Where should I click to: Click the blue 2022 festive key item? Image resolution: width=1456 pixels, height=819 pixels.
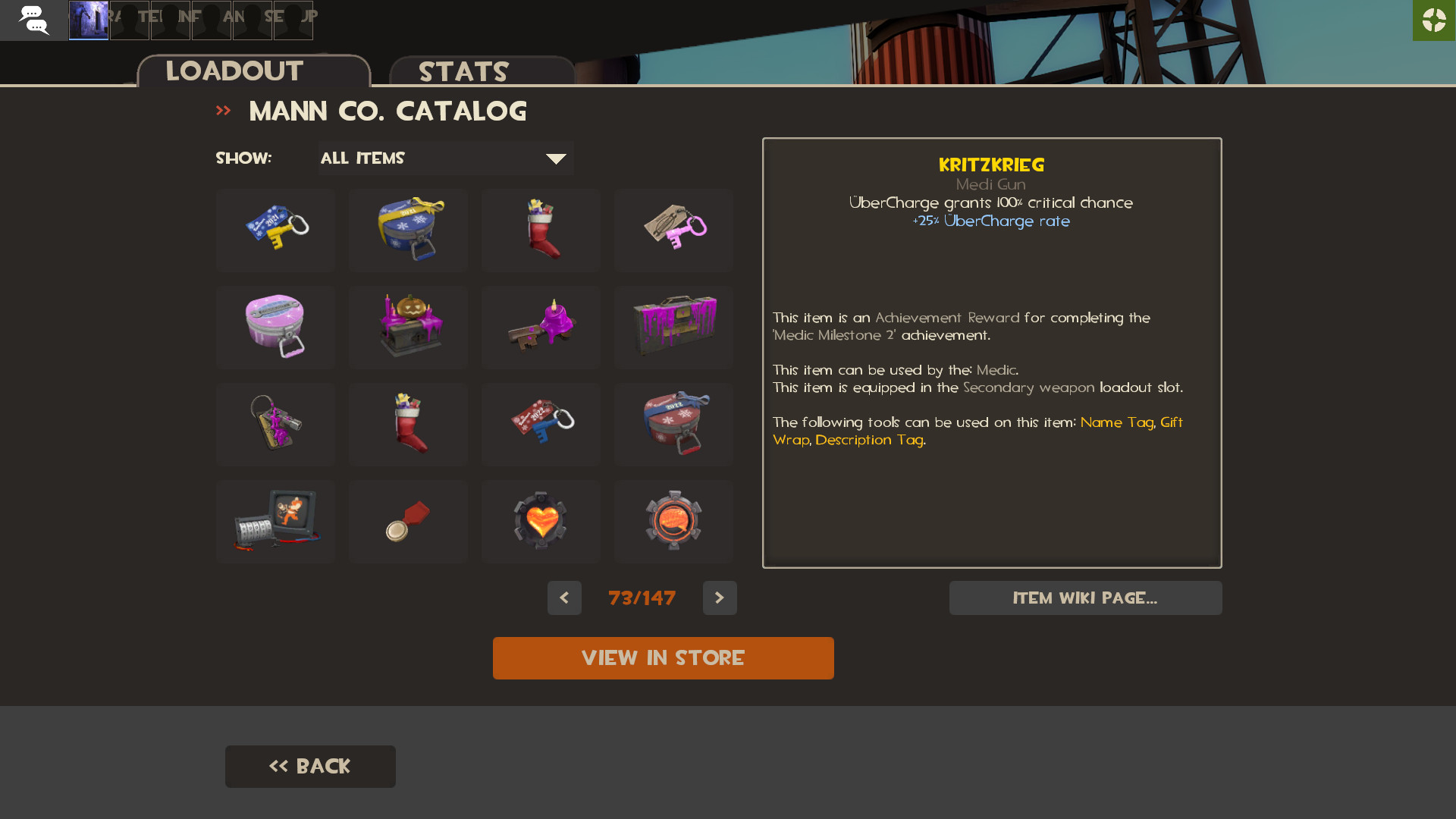541,424
